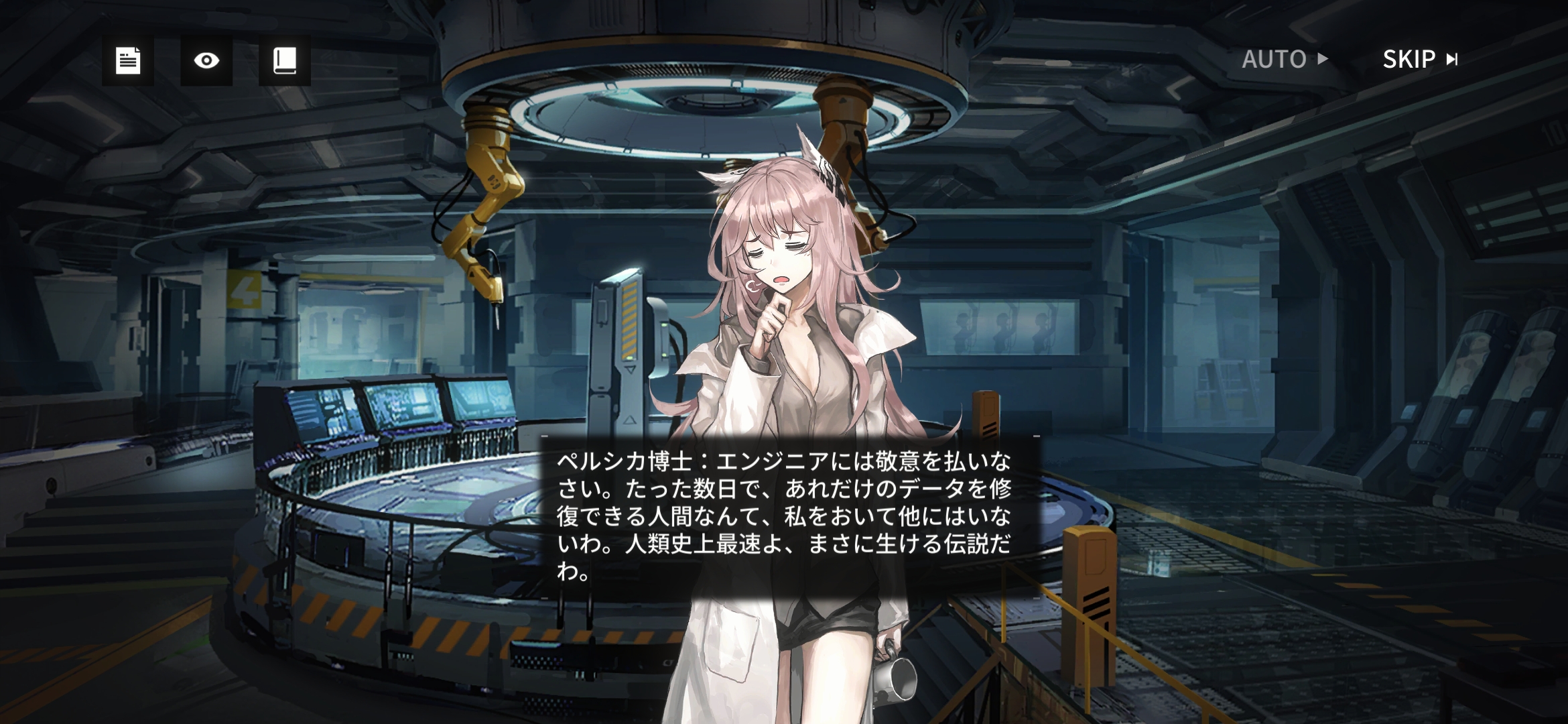Hide the dialogue interface with the eye icon
The height and width of the screenshot is (724, 1568).
point(206,60)
